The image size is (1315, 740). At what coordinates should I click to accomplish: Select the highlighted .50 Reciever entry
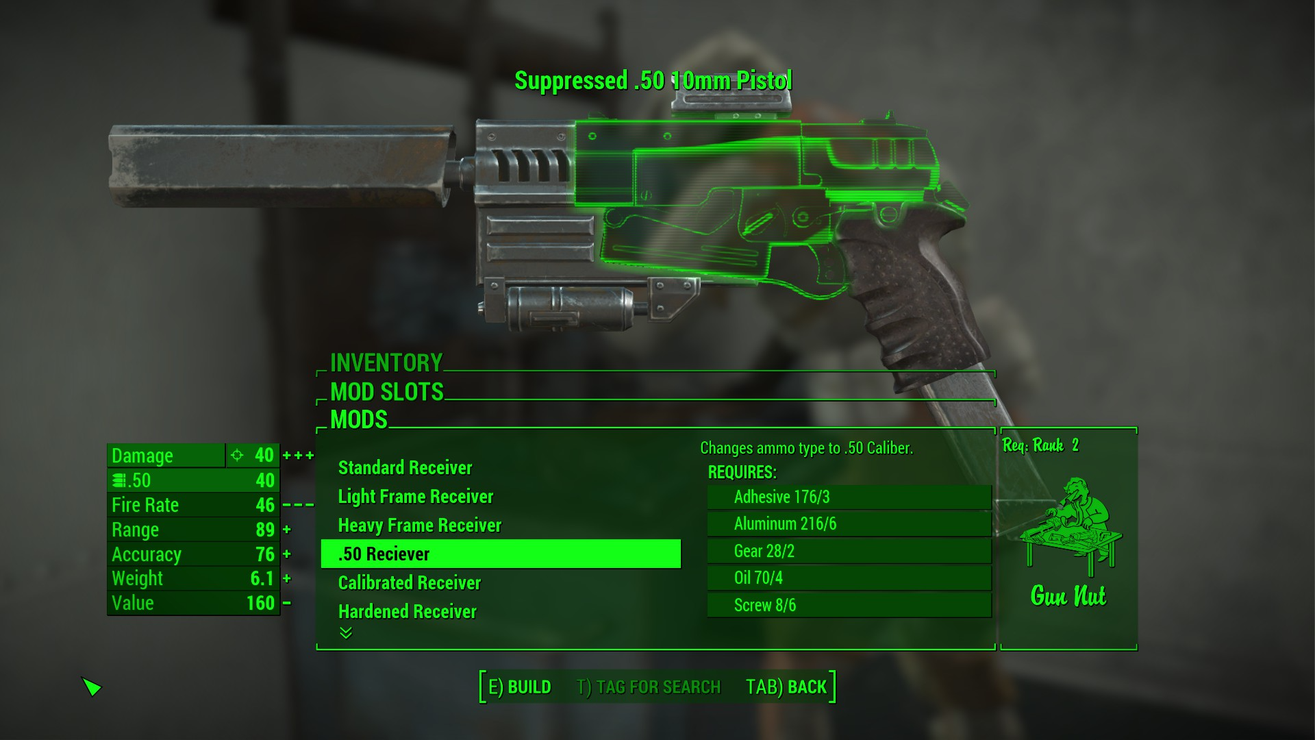tap(500, 554)
